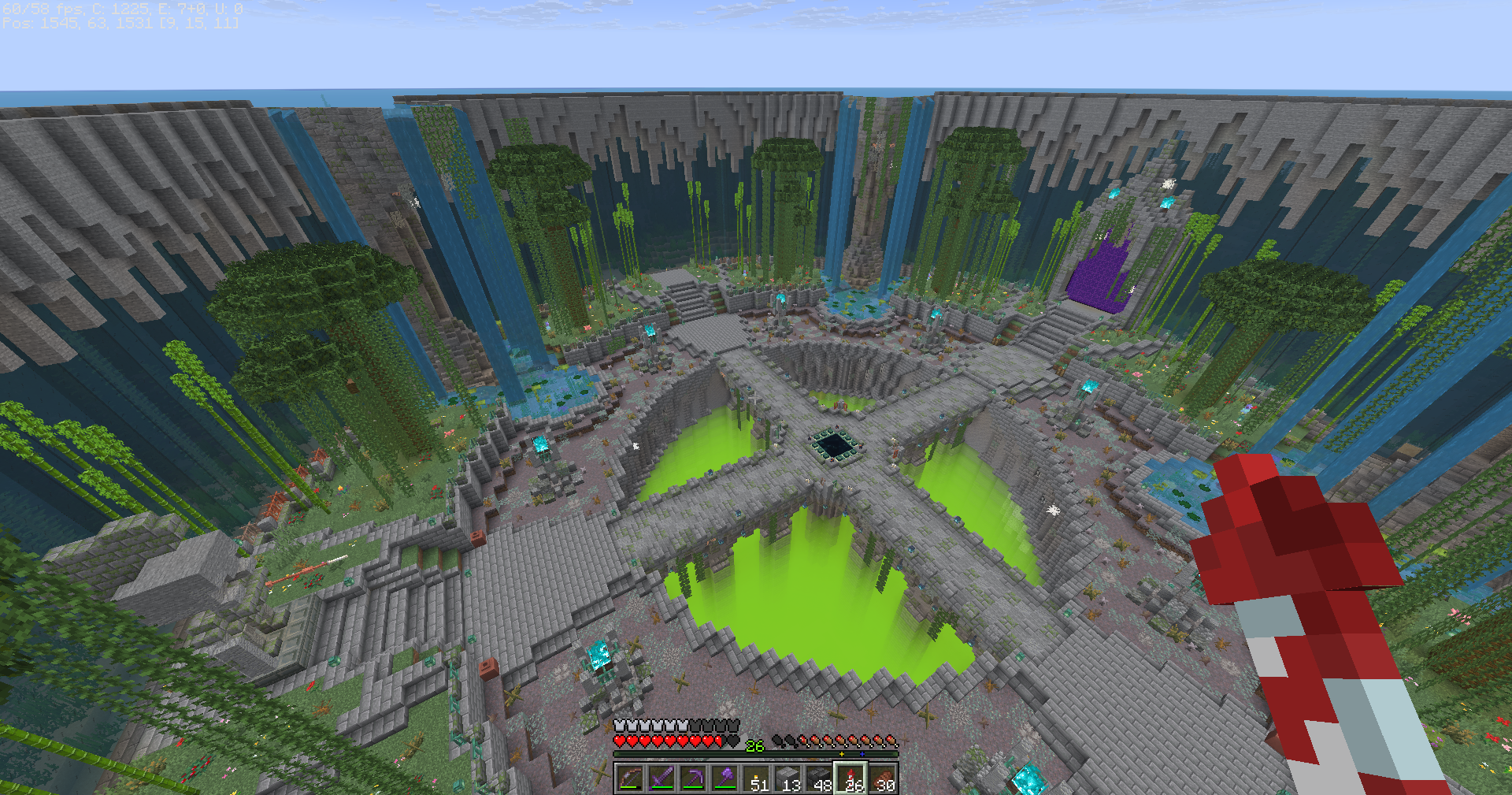Viewport: 1512px width, 795px height.
Task: Switch to the enchanted axe slot
Action: point(724,778)
